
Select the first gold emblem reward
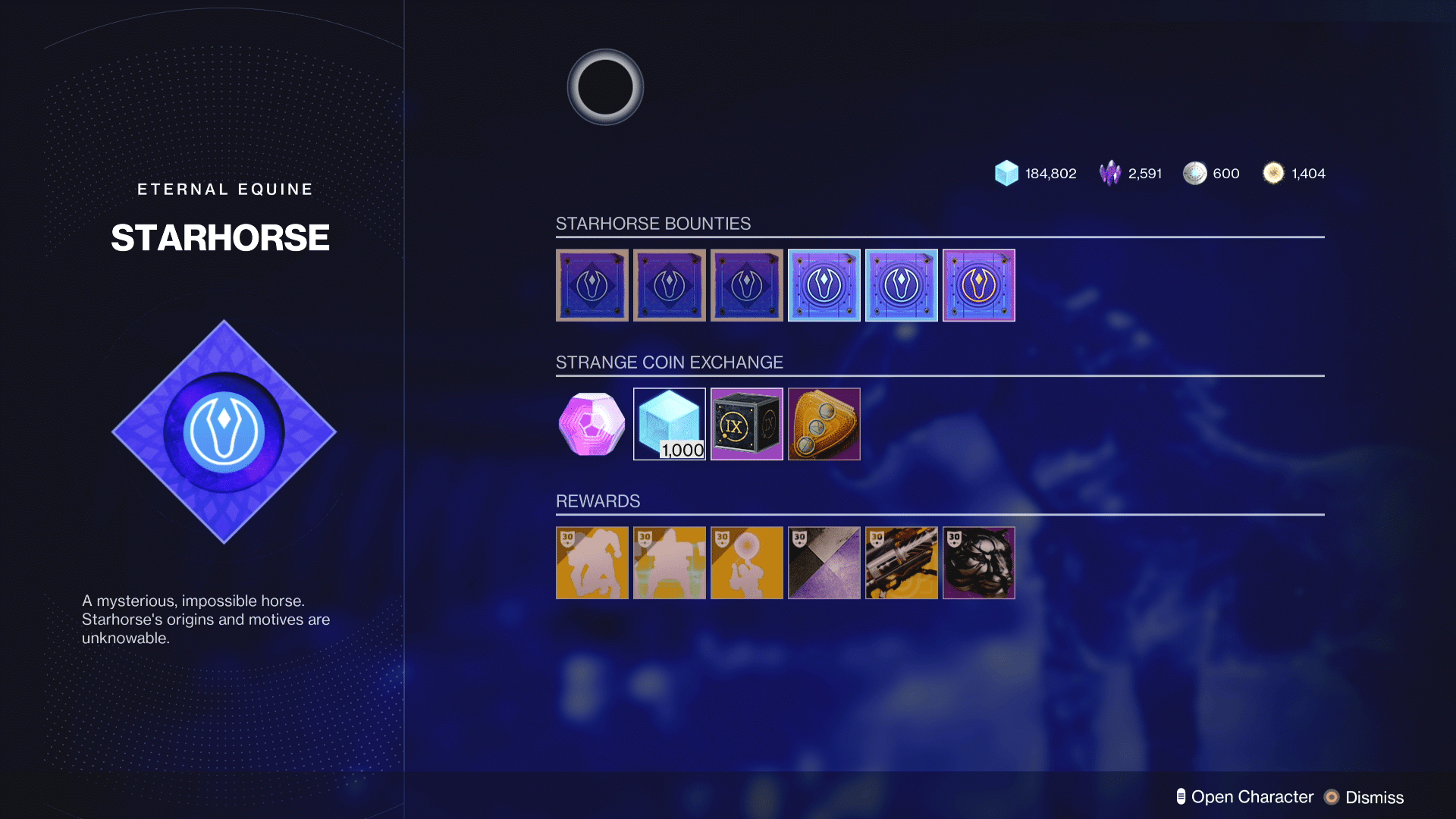click(591, 563)
